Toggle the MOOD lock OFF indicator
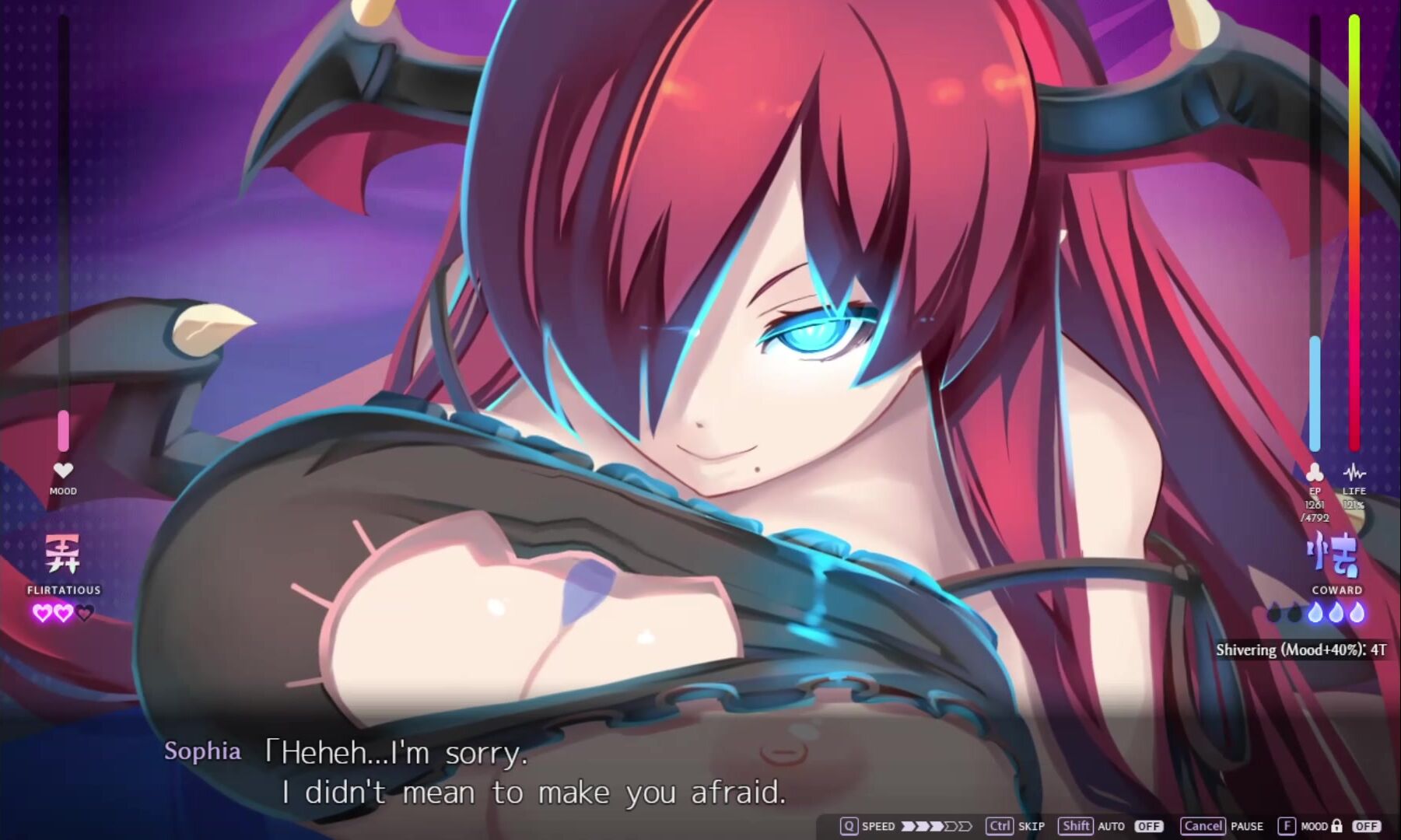 pyautogui.click(x=1366, y=826)
